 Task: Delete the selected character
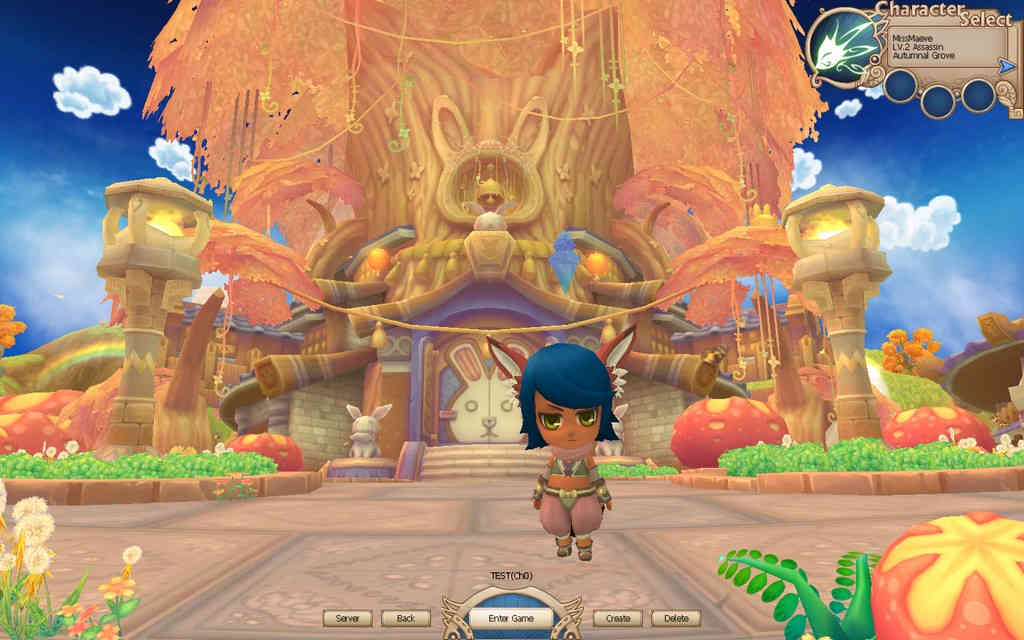(x=675, y=618)
